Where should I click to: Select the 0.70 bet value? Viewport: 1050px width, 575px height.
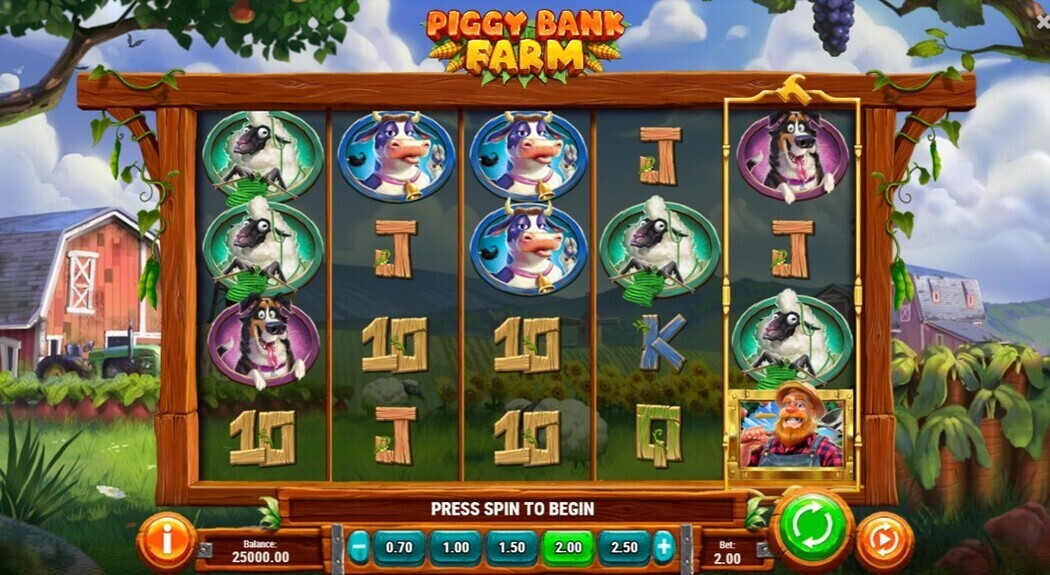pyautogui.click(x=399, y=548)
